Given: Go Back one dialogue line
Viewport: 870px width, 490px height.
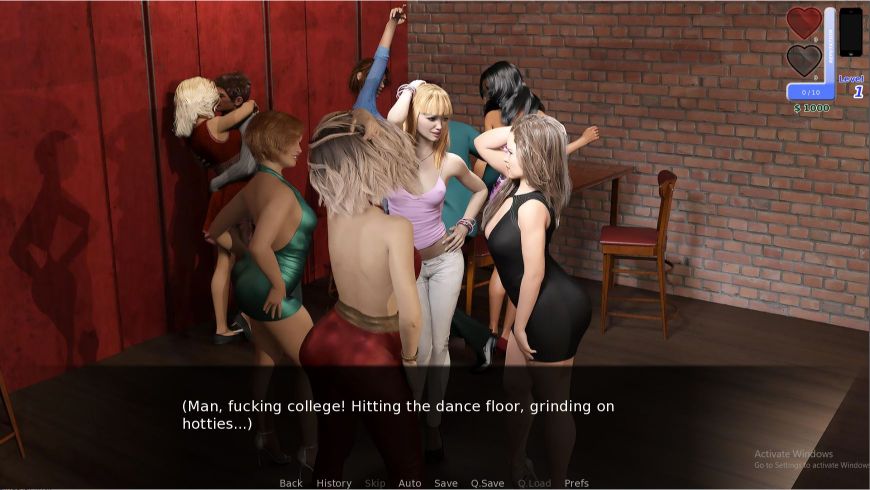Looking at the screenshot, I should click(x=291, y=483).
